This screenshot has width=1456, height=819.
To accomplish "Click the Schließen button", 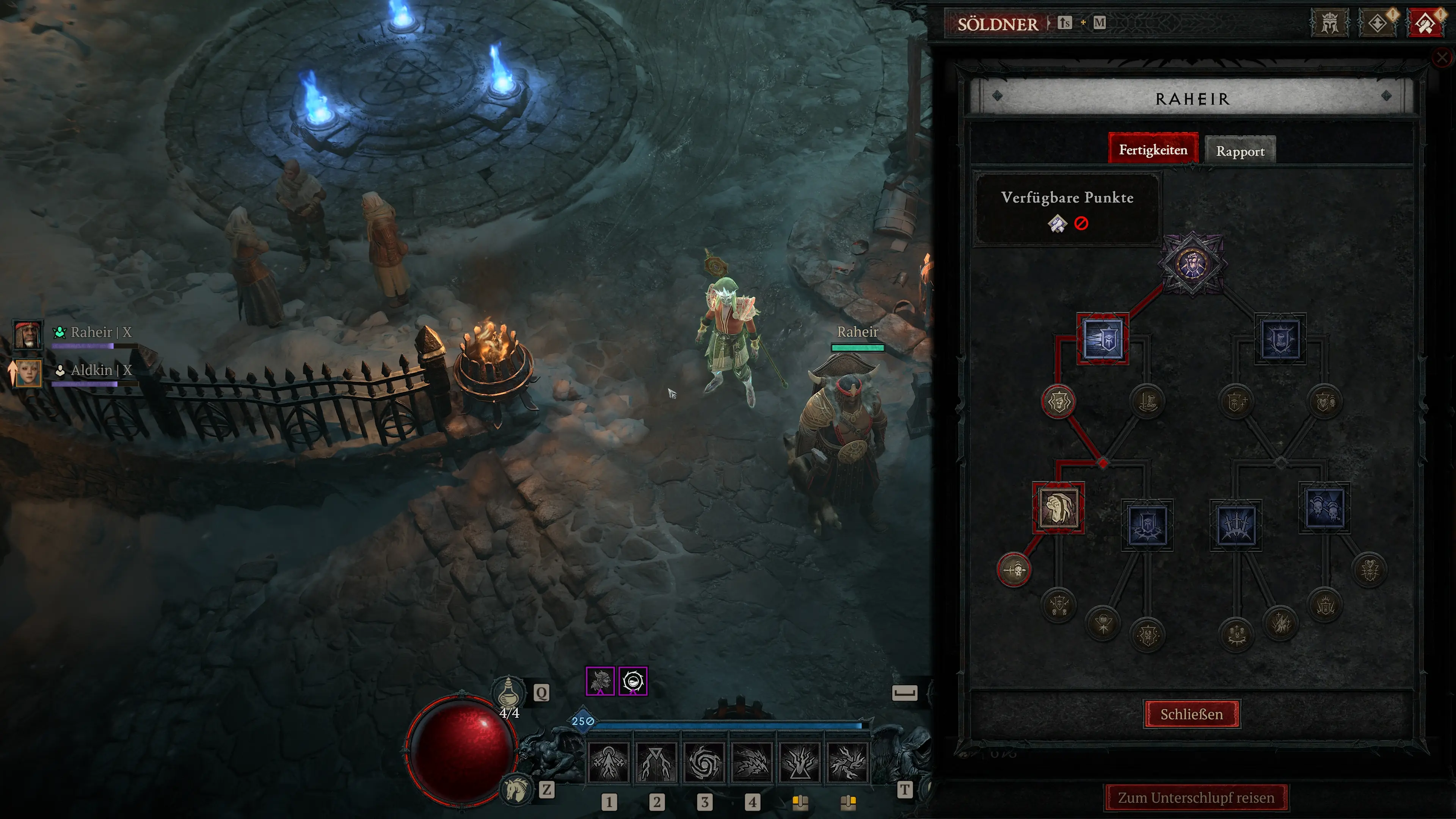I will pyautogui.click(x=1191, y=714).
